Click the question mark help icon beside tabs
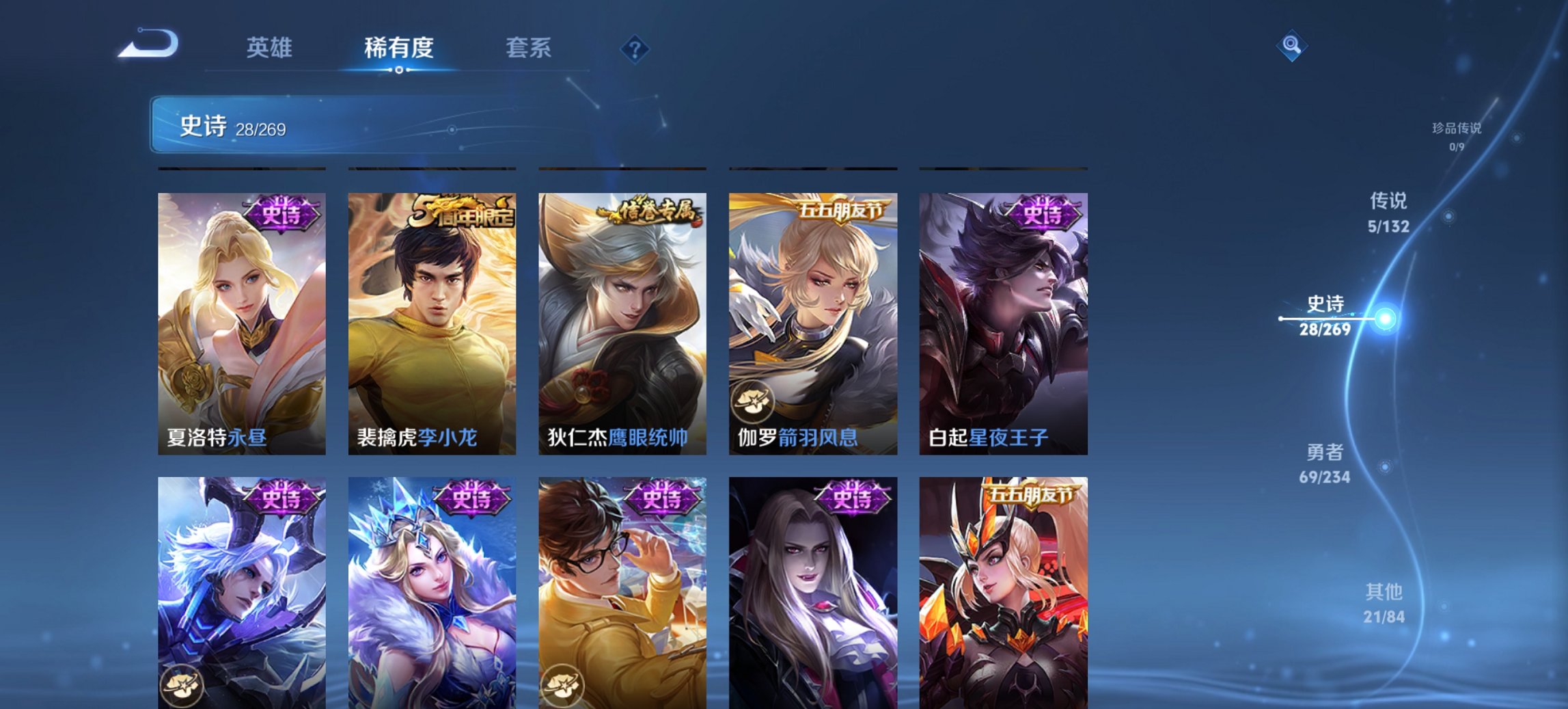 635,48
